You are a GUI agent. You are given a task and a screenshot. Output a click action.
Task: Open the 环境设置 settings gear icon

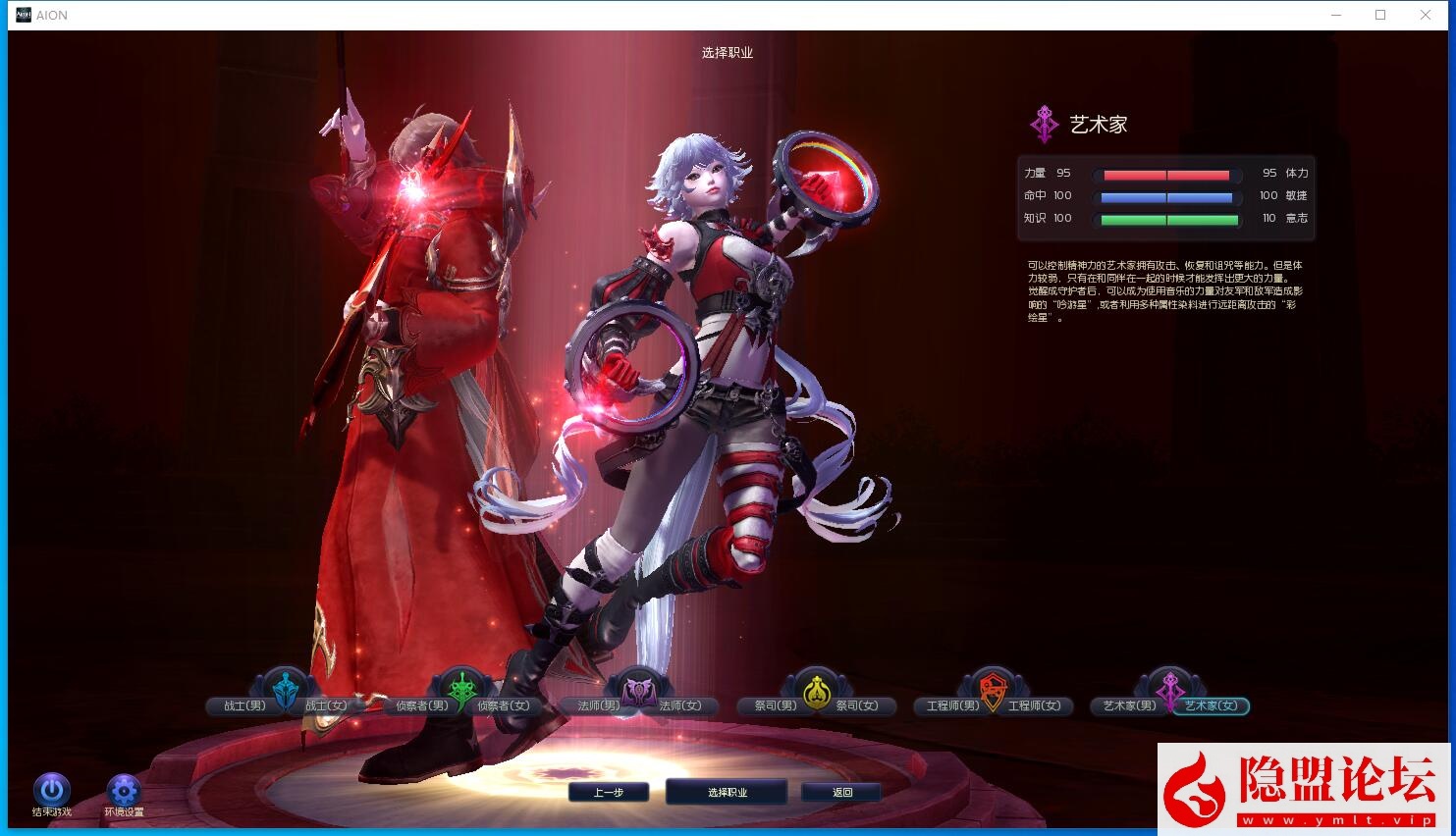click(x=123, y=791)
